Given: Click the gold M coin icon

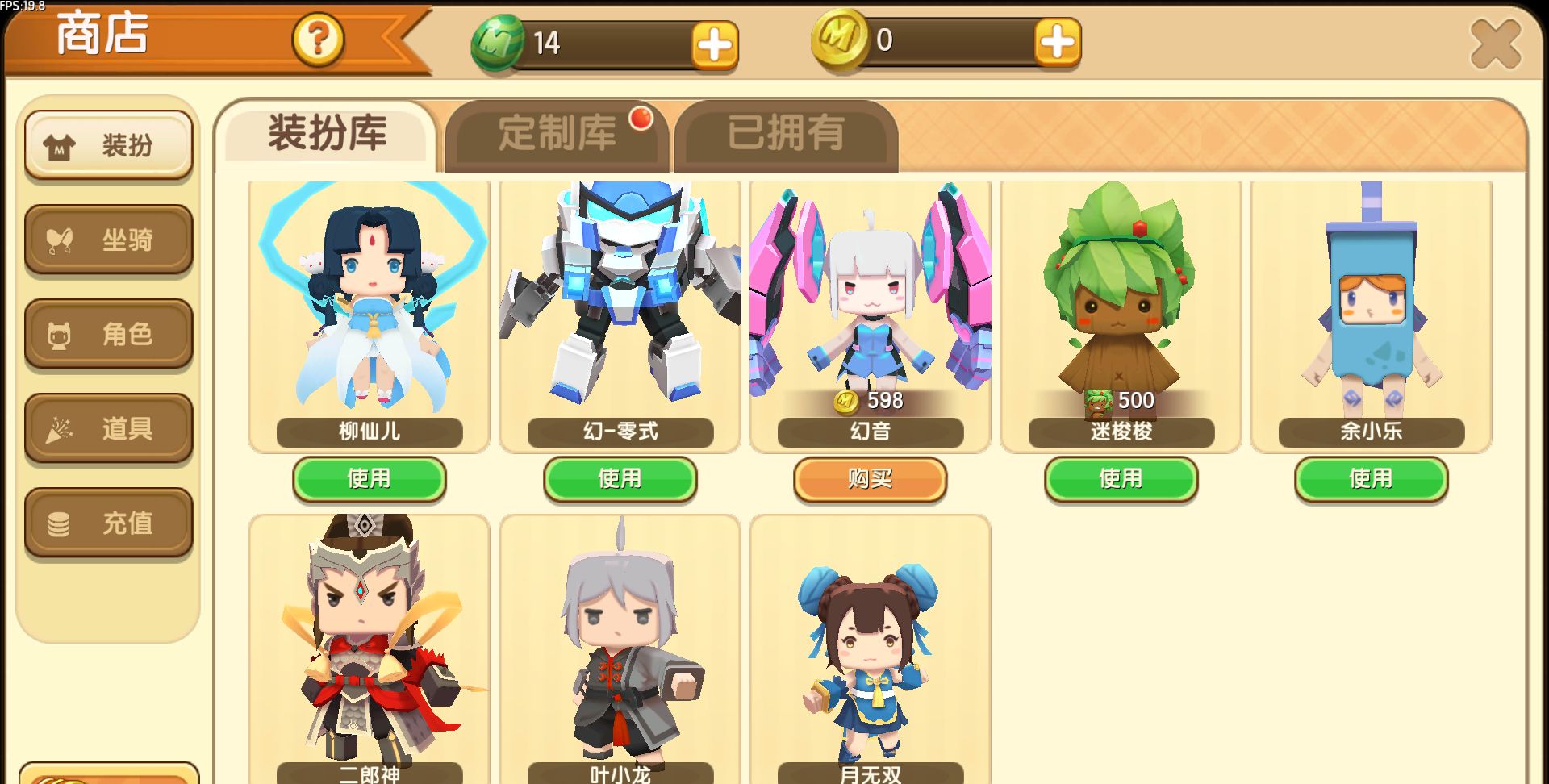Looking at the screenshot, I should pyautogui.click(x=839, y=42).
